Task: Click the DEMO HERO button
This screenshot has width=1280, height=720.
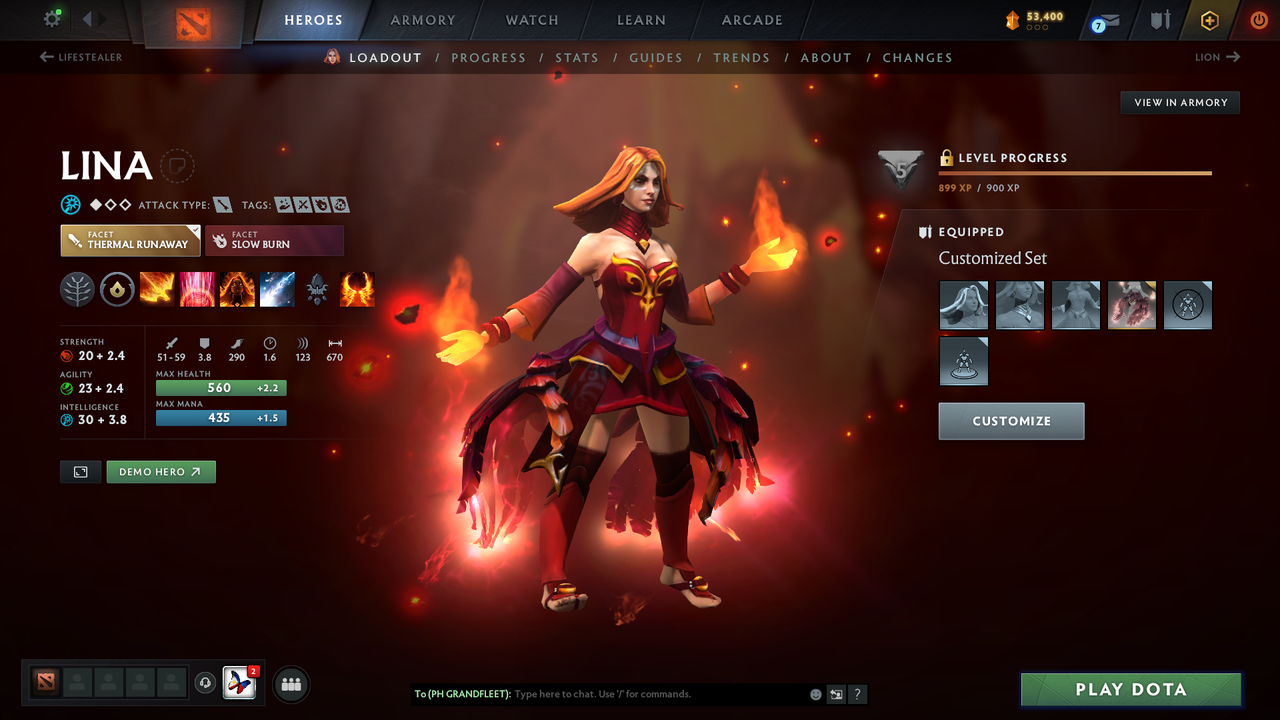Action: [161, 471]
